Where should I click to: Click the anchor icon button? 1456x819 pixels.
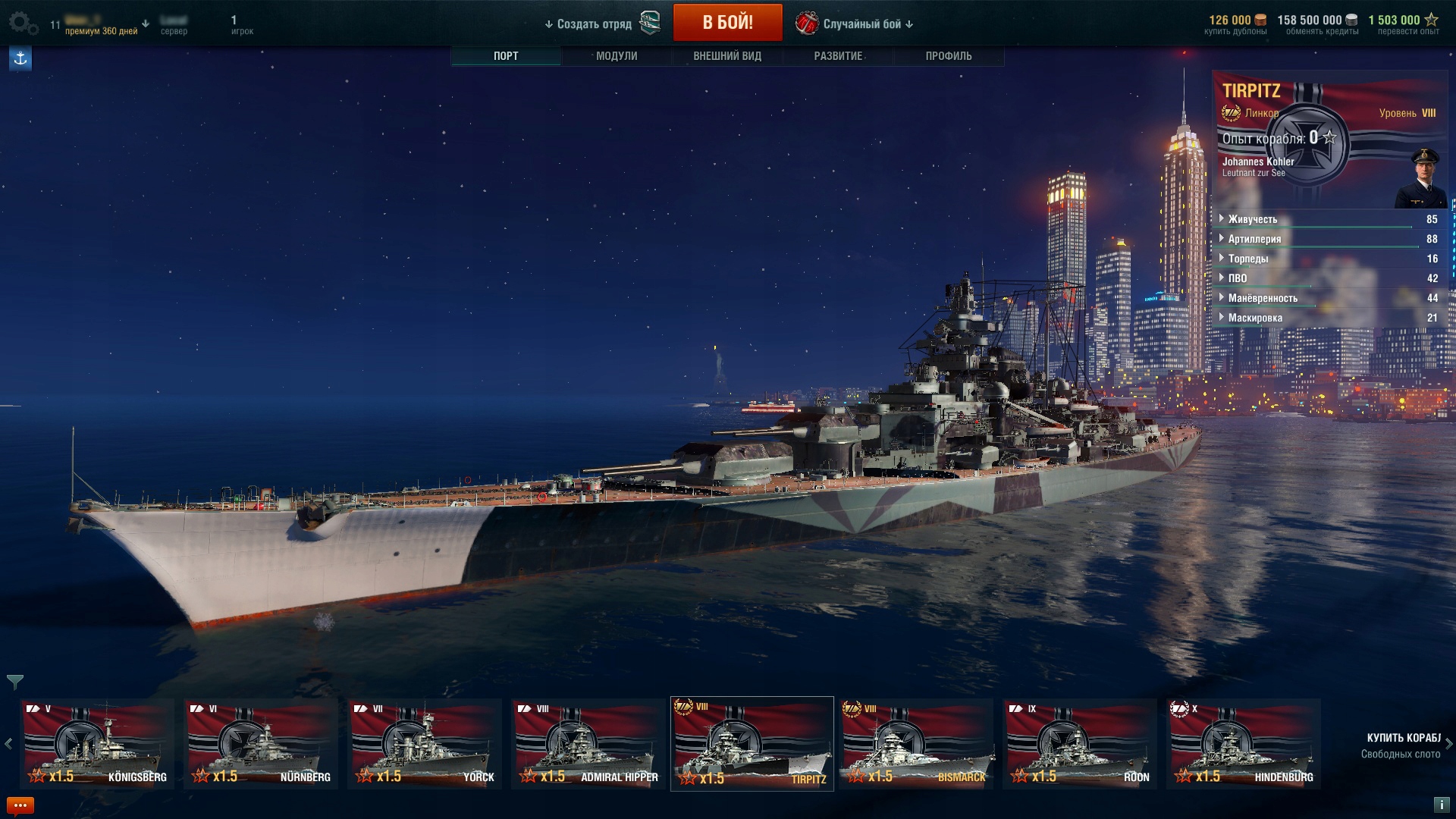pyautogui.click(x=20, y=58)
